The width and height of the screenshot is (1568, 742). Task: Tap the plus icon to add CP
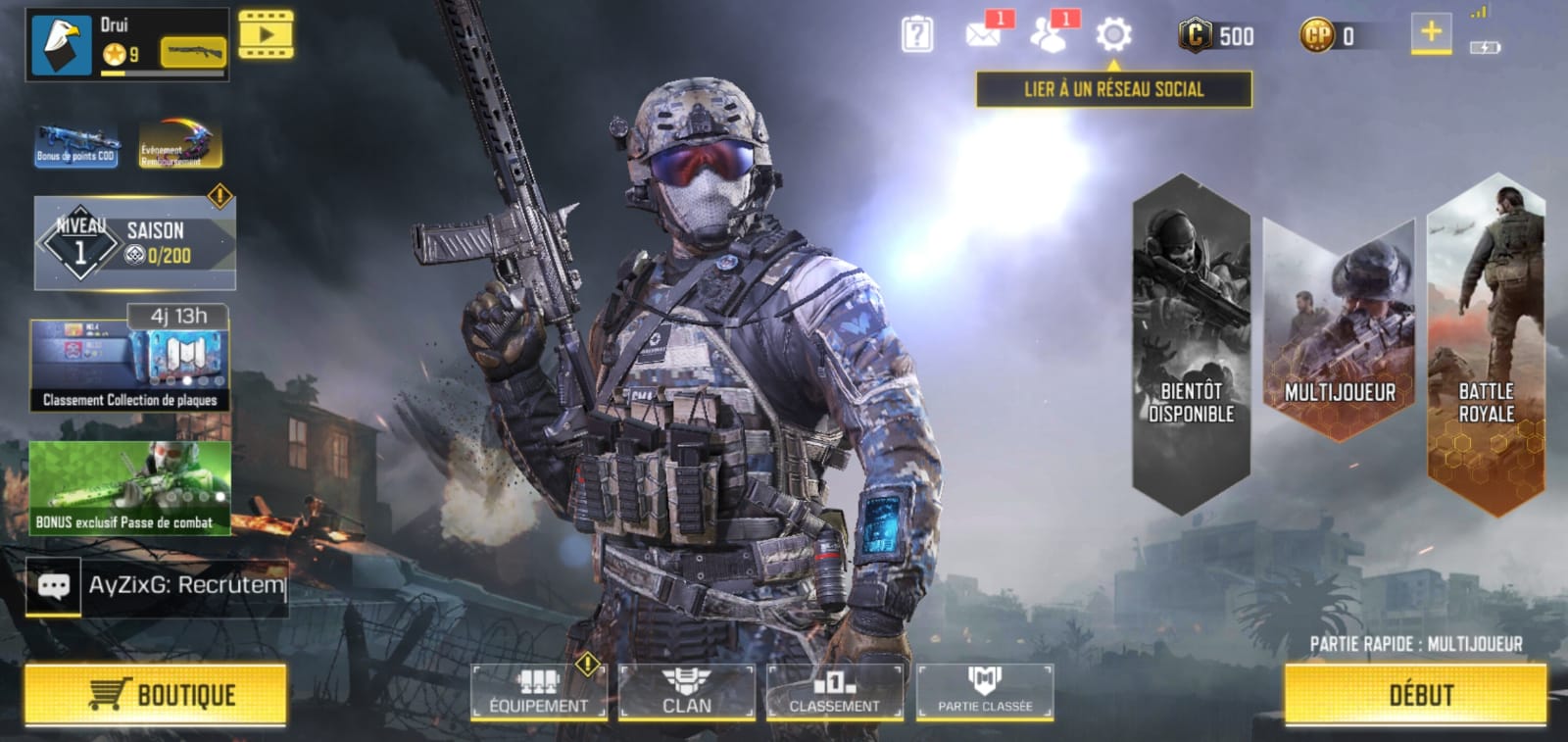coord(1431,32)
